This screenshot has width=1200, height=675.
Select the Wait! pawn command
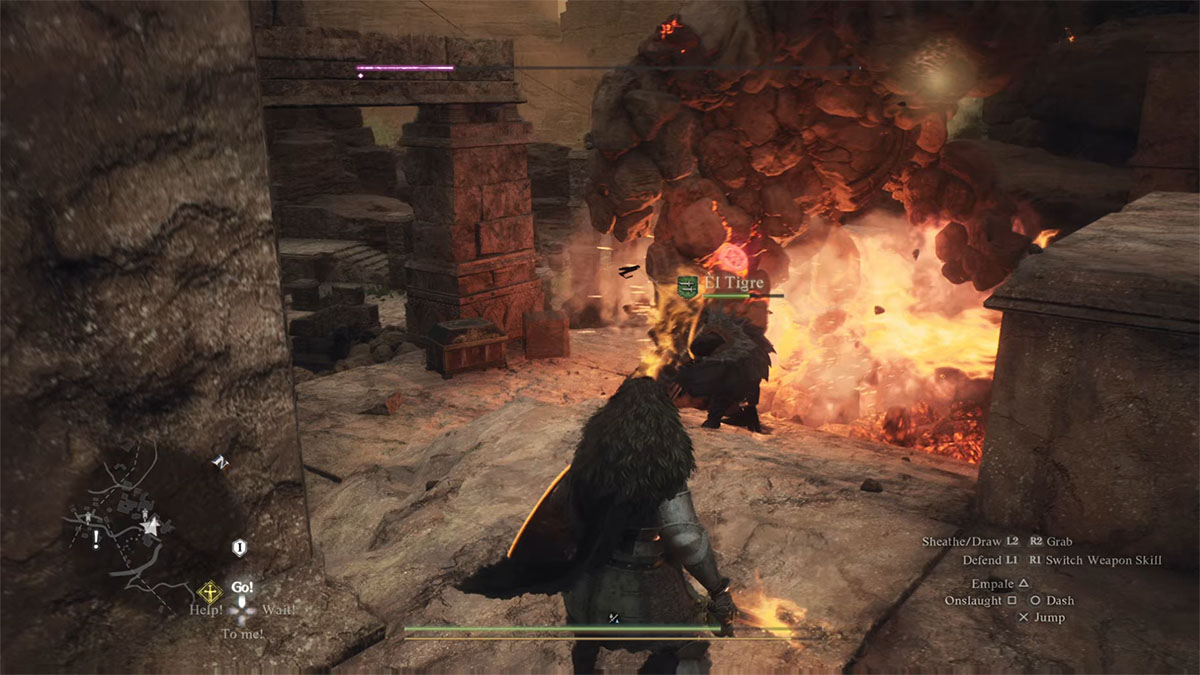pos(279,609)
